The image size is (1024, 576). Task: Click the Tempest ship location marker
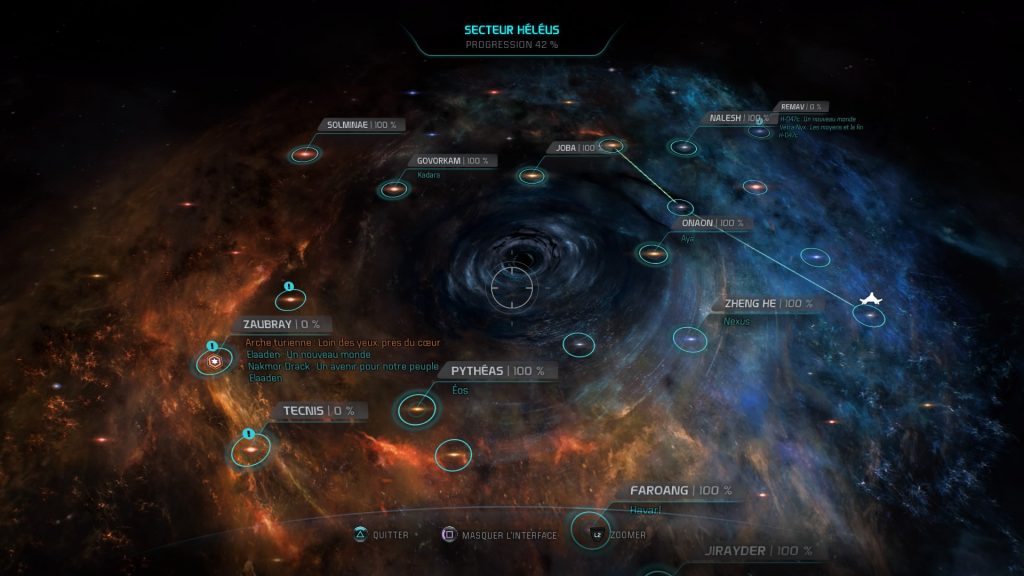(871, 301)
